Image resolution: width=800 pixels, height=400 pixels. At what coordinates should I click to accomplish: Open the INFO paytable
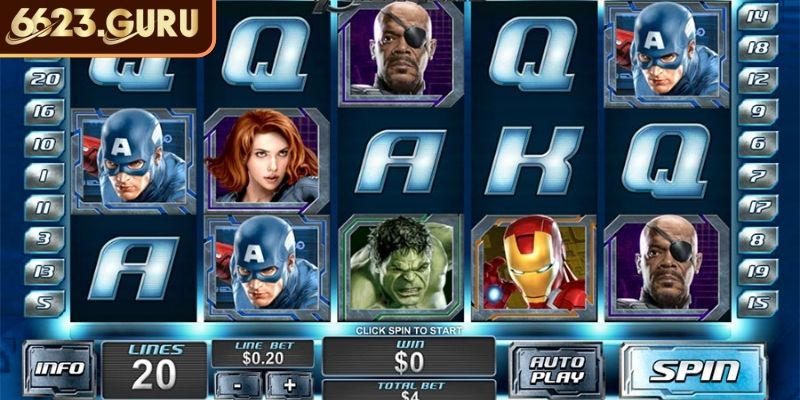coord(59,368)
